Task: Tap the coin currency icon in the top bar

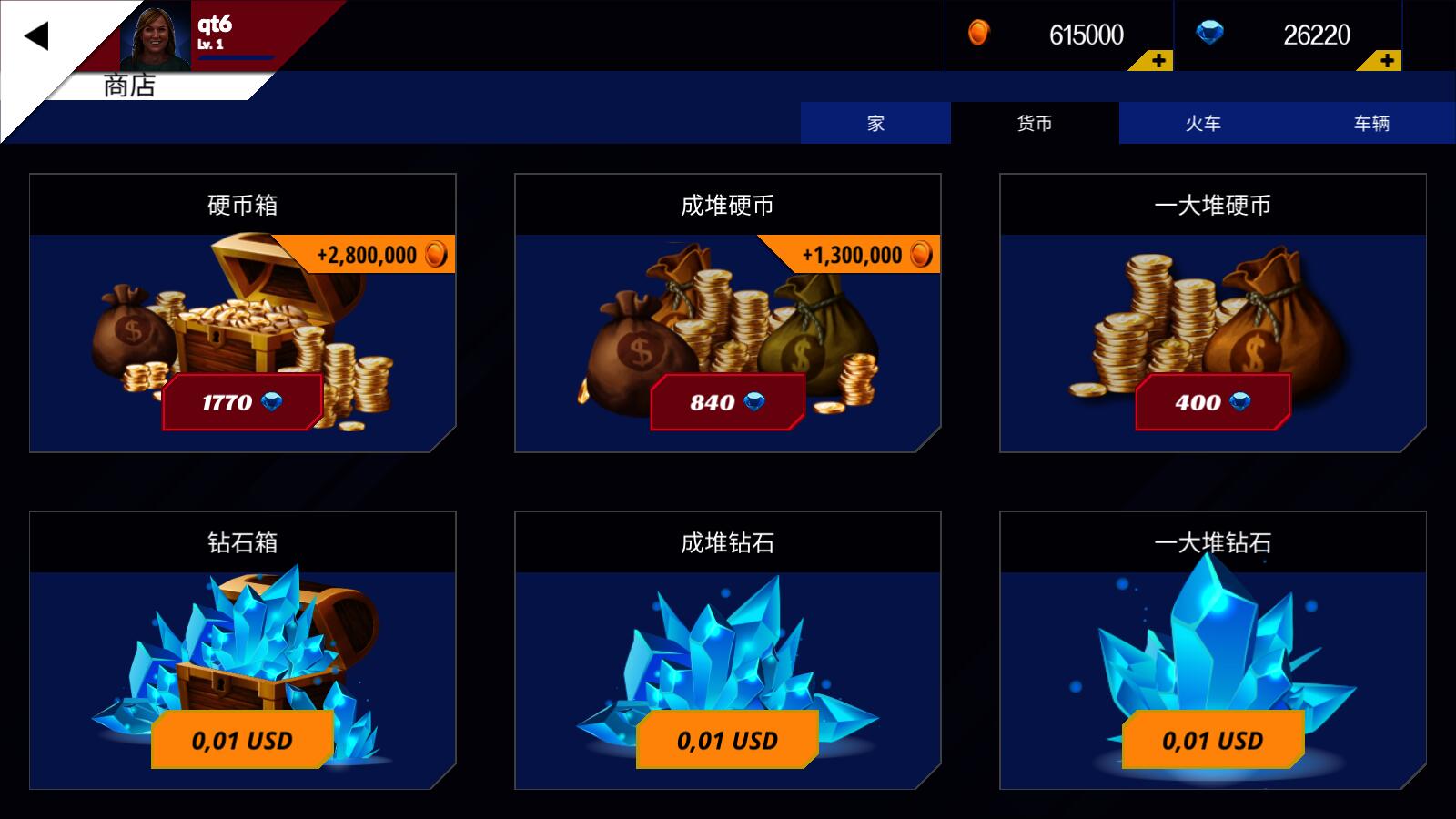Action: [x=978, y=35]
